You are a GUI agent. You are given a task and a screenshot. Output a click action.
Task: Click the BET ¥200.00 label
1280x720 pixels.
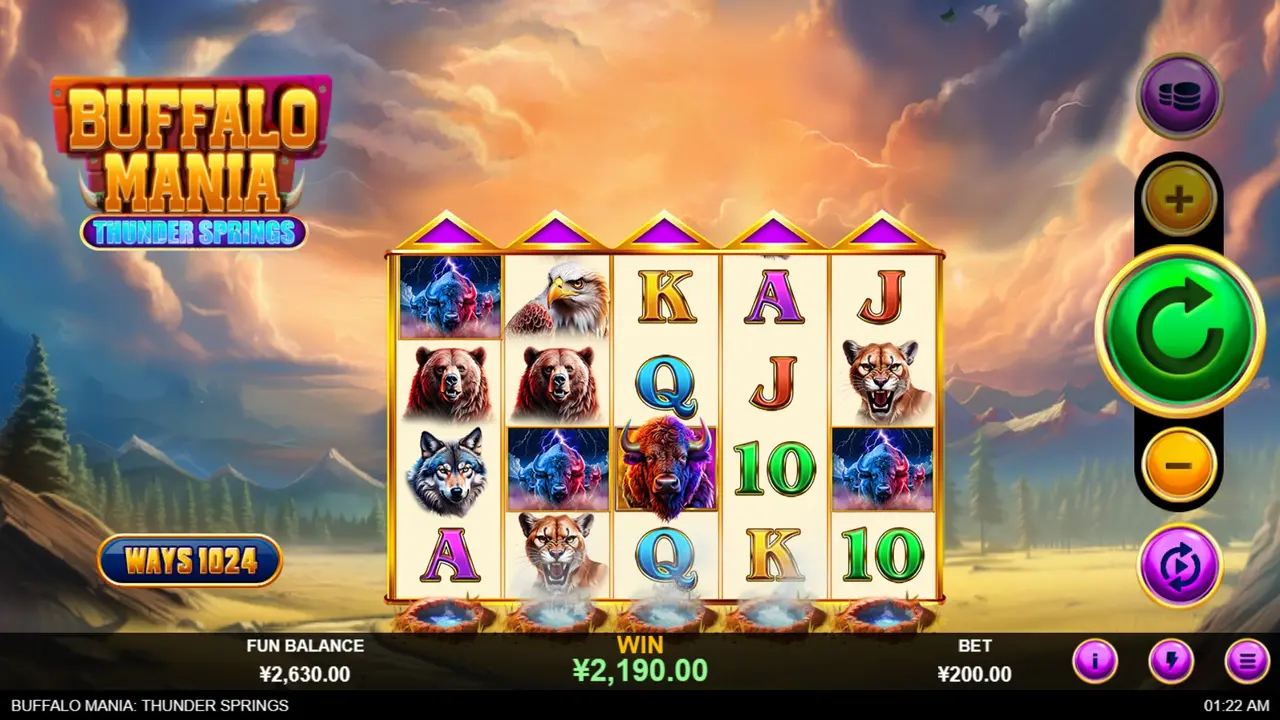pos(975,662)
